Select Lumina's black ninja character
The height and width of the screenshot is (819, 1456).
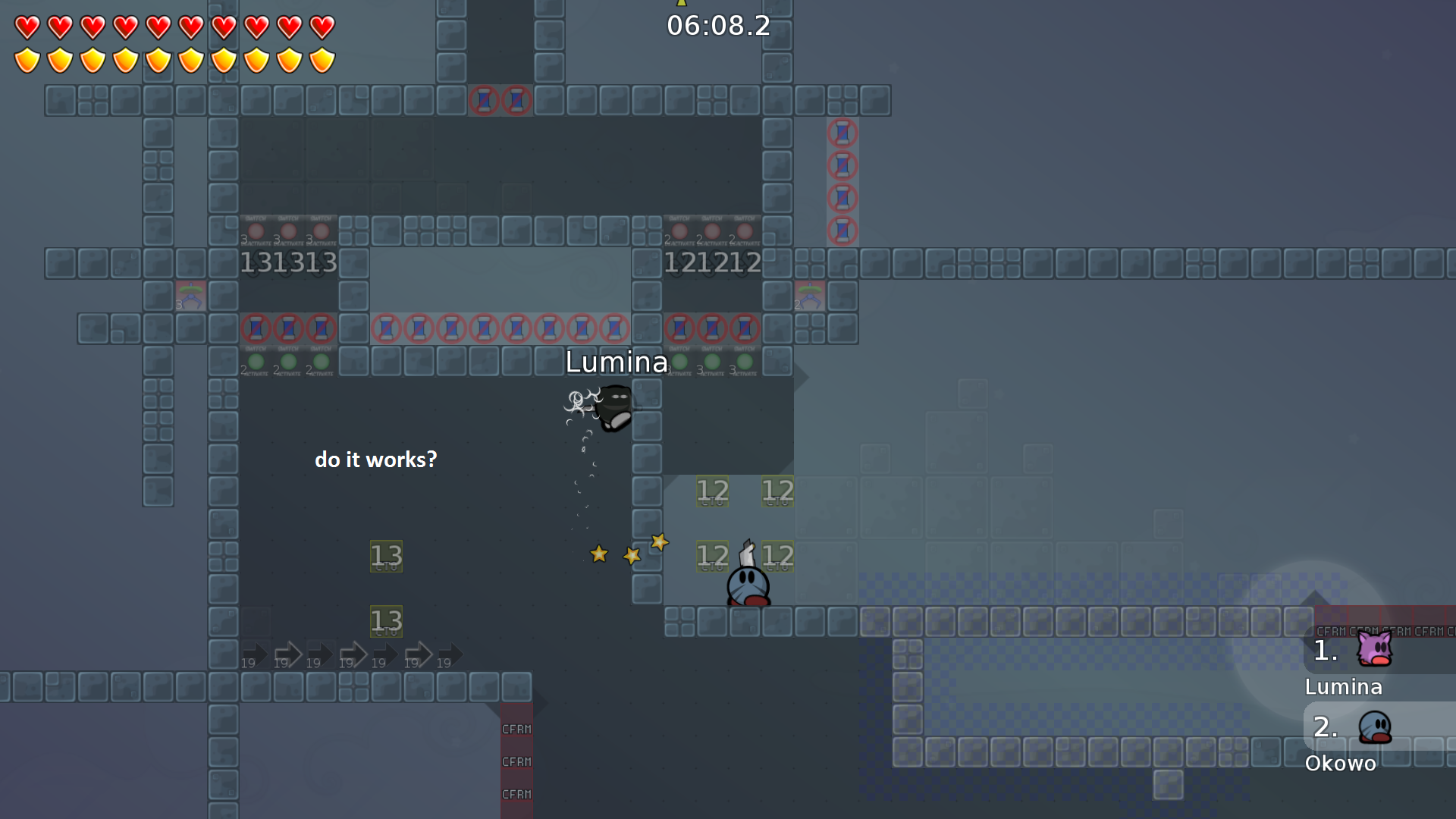tap(616, 409)
